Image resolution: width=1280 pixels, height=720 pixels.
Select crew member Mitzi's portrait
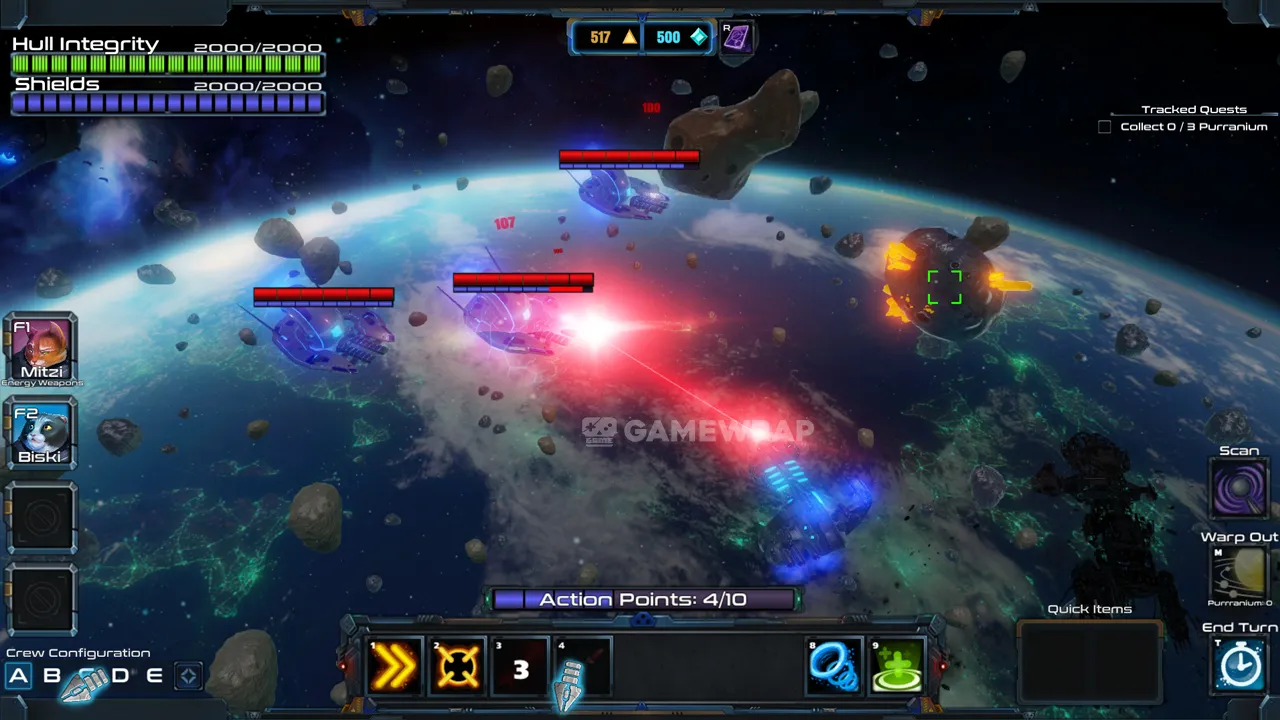40,348
